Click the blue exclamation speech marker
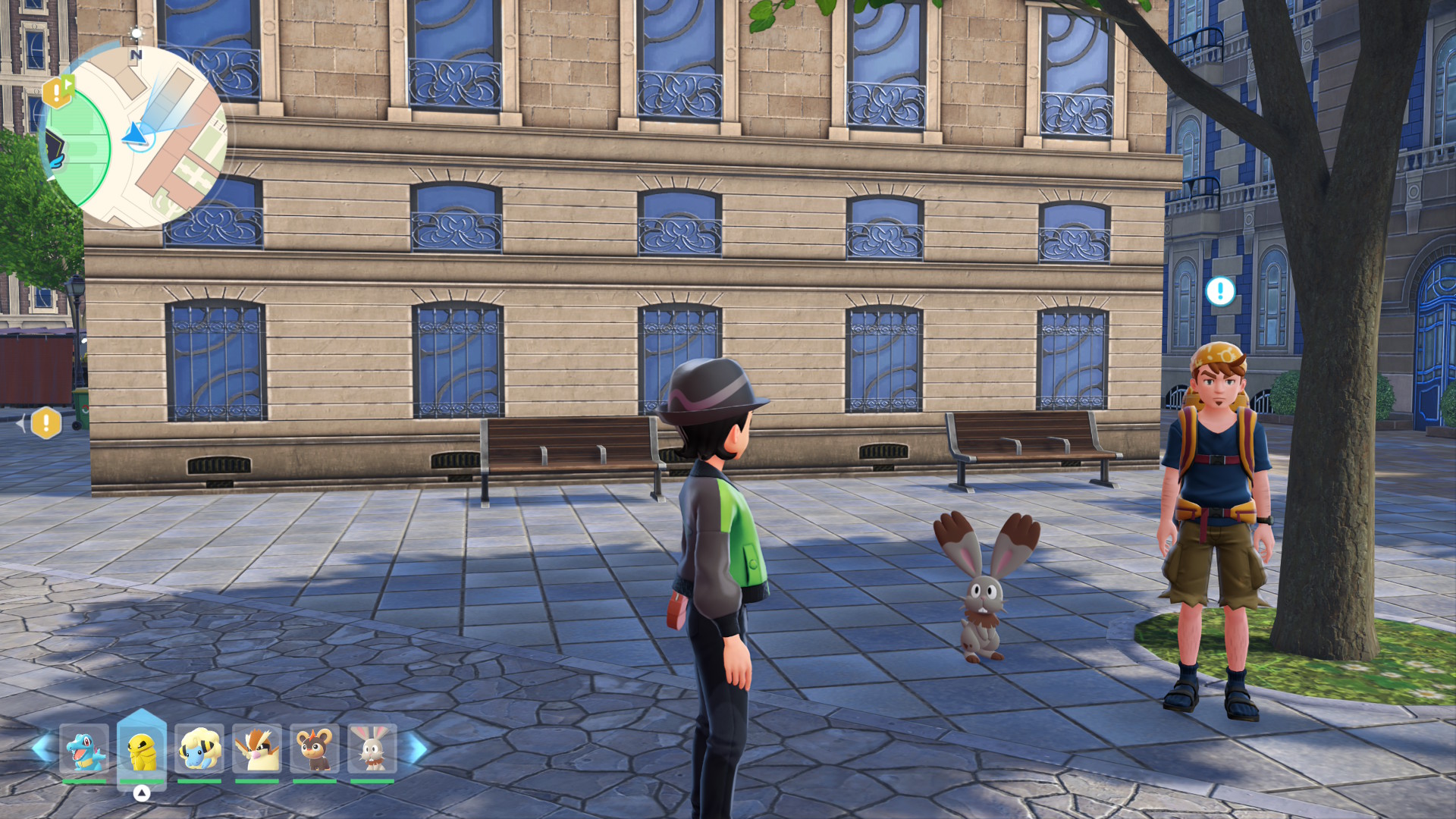Viewport: 1456px width, 819px height. click(1220, 290)
